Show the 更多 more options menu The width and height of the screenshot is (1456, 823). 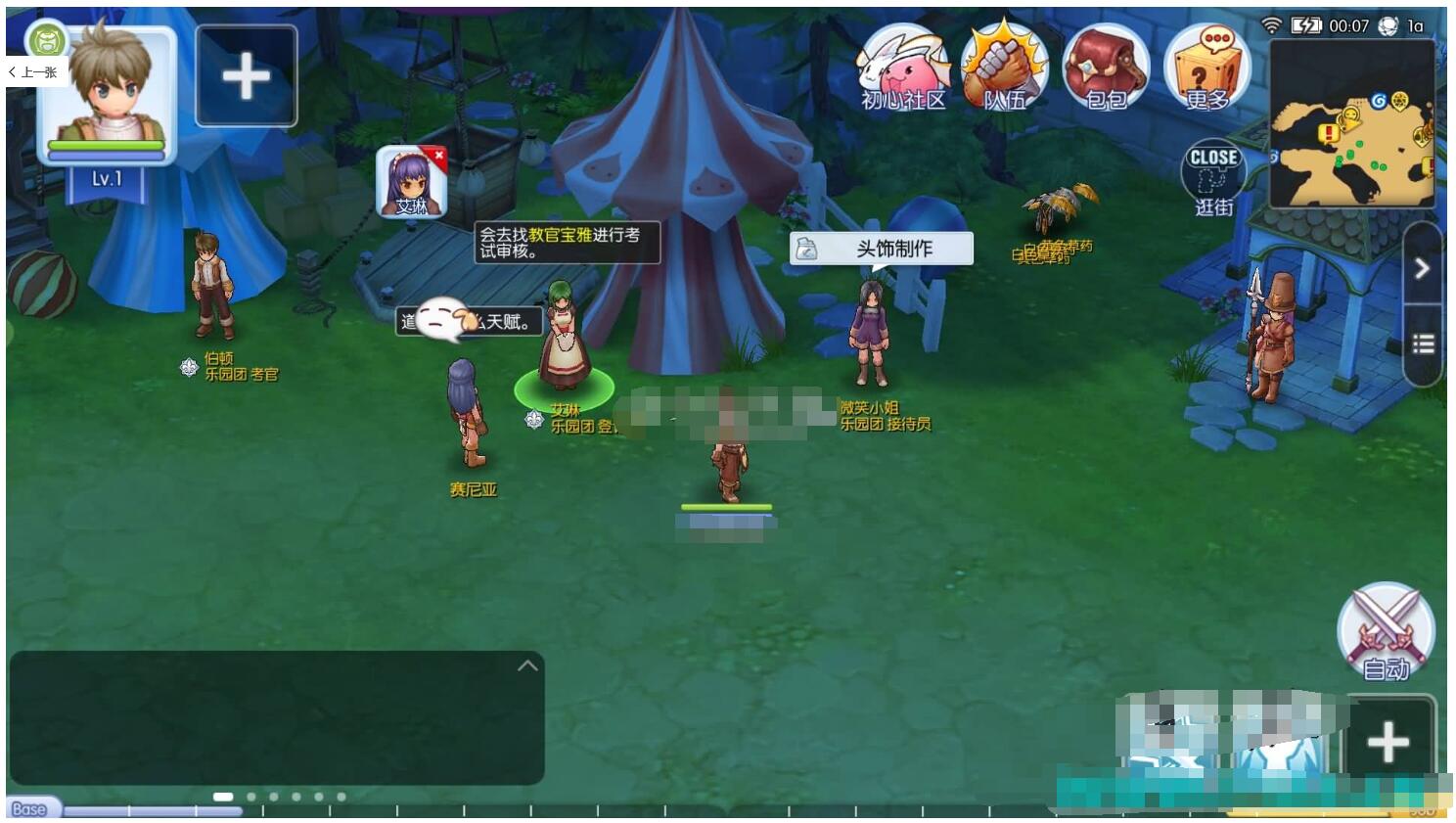point(1207,68)
